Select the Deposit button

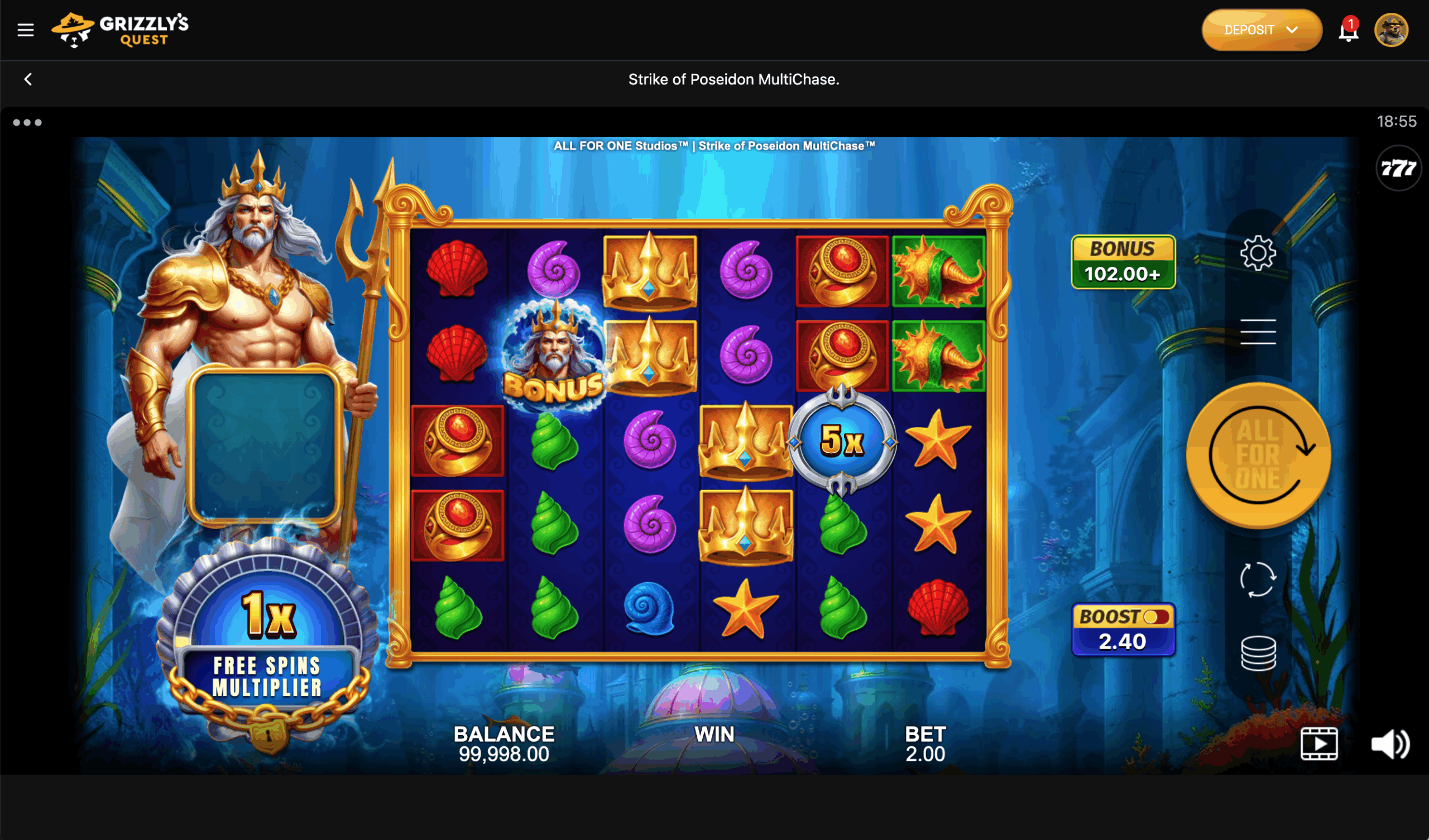(x=1249, y=30)
